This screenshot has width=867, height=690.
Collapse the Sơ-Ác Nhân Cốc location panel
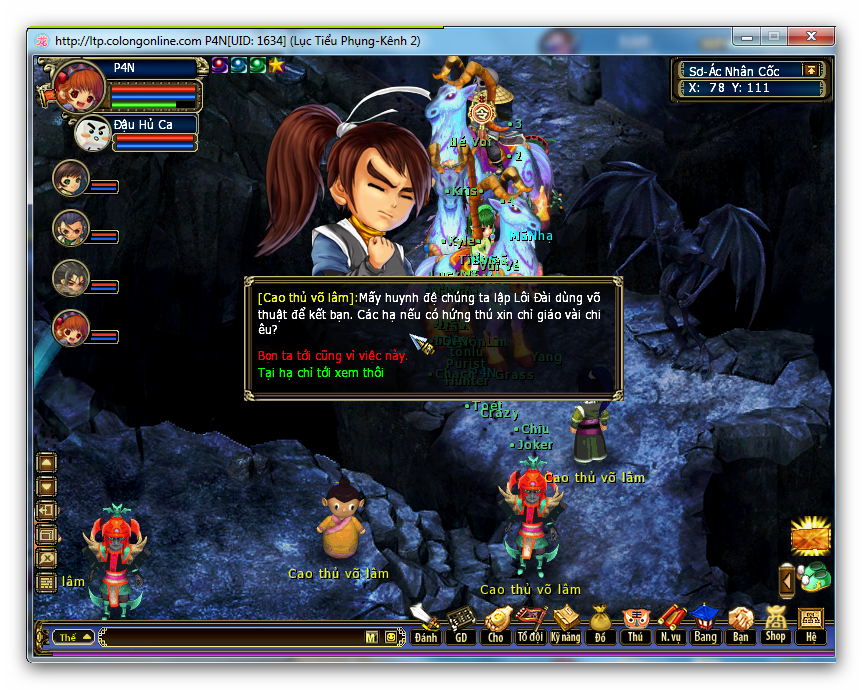coord(811,70)
